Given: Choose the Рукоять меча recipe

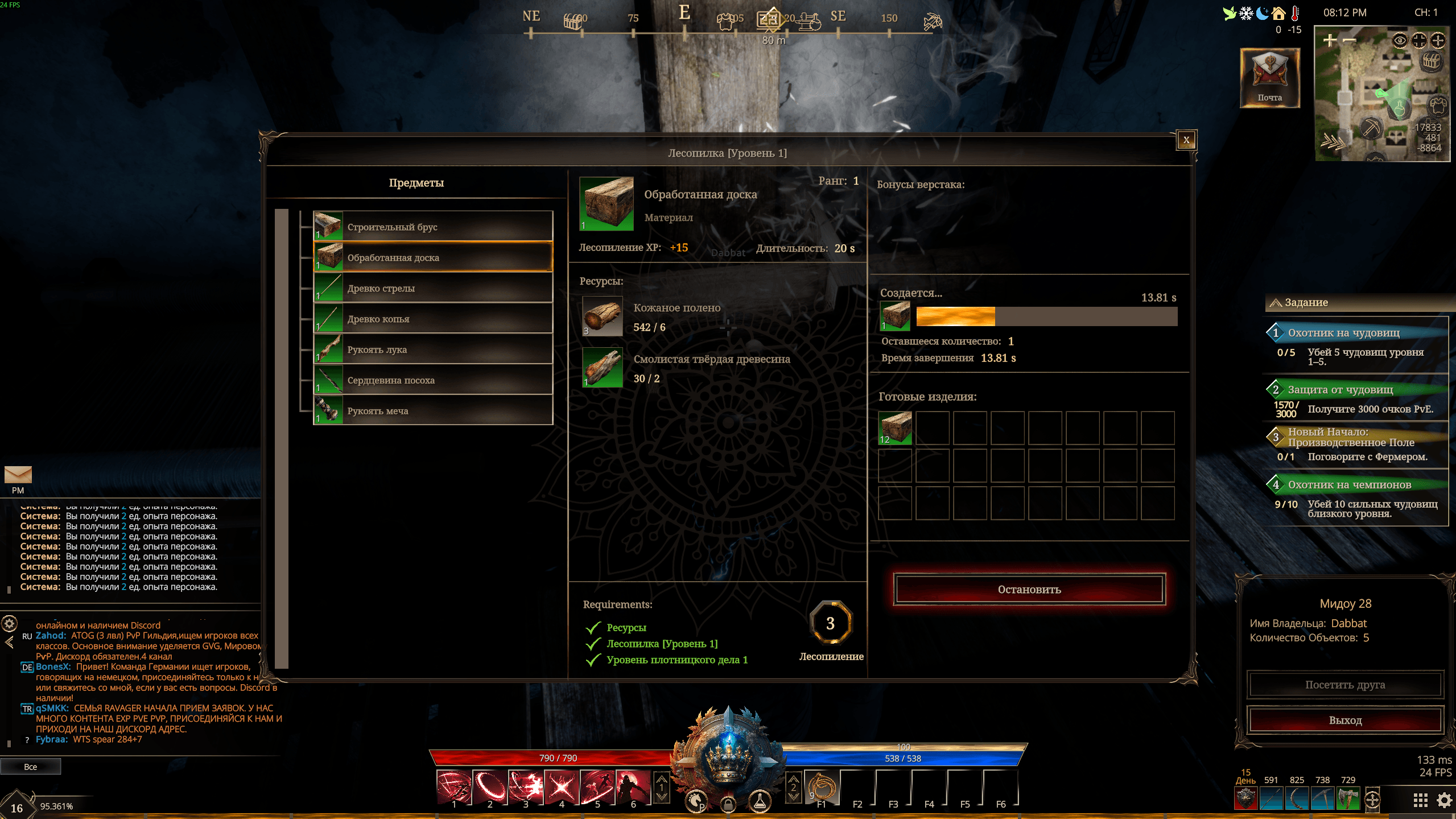Looking at the screenshot, I should click(433, 411).
